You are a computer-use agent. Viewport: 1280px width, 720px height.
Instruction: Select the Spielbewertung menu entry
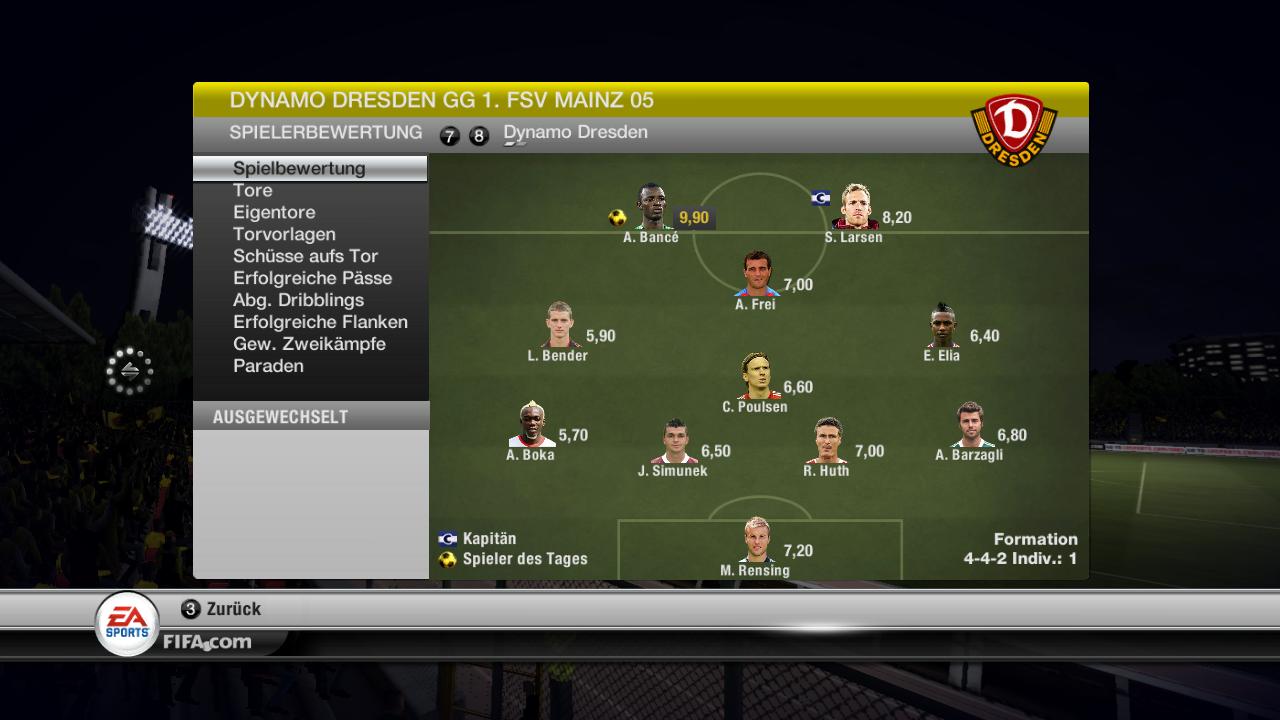(299, 168)
